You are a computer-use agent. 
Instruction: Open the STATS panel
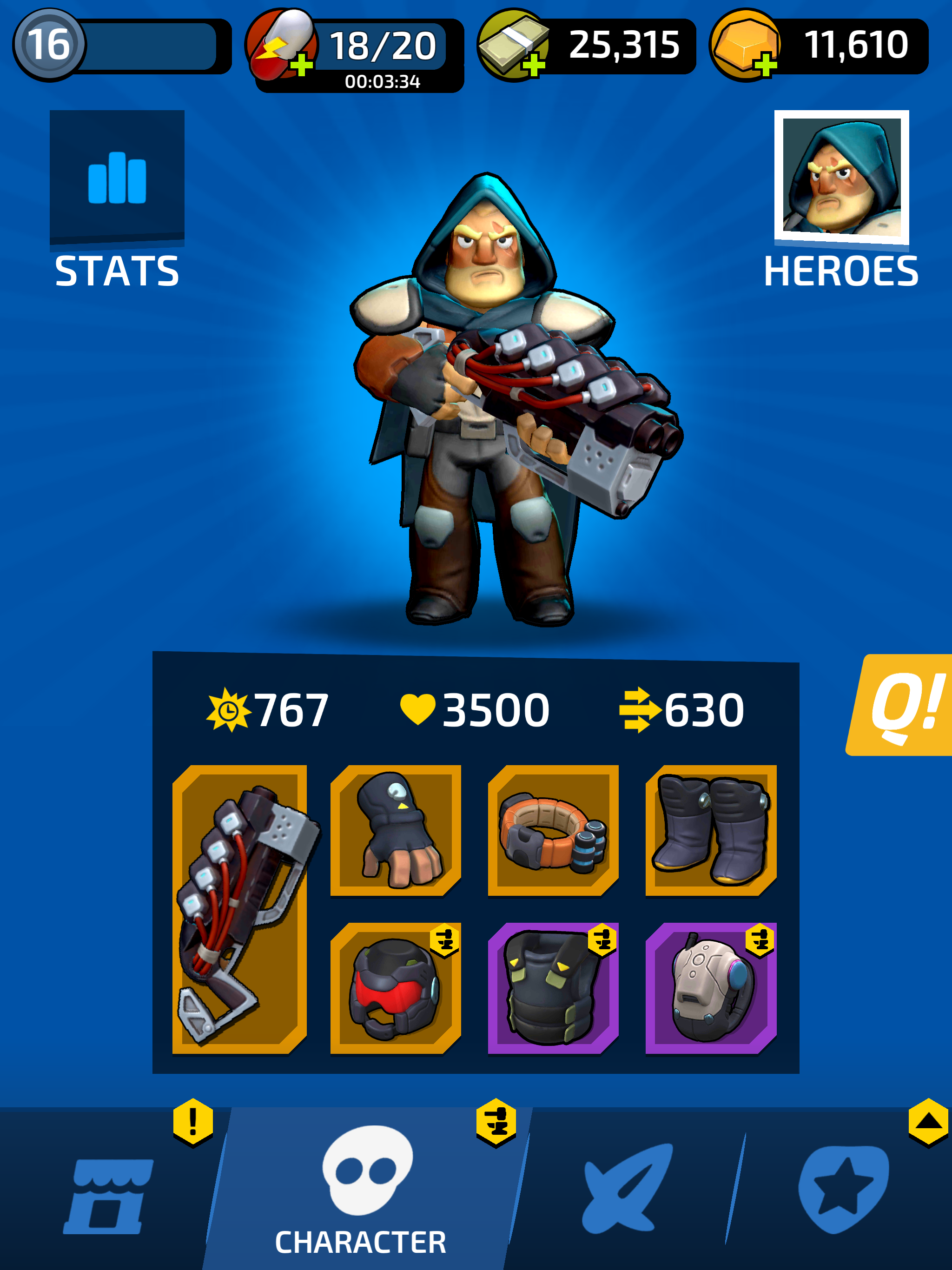point(118,178)
